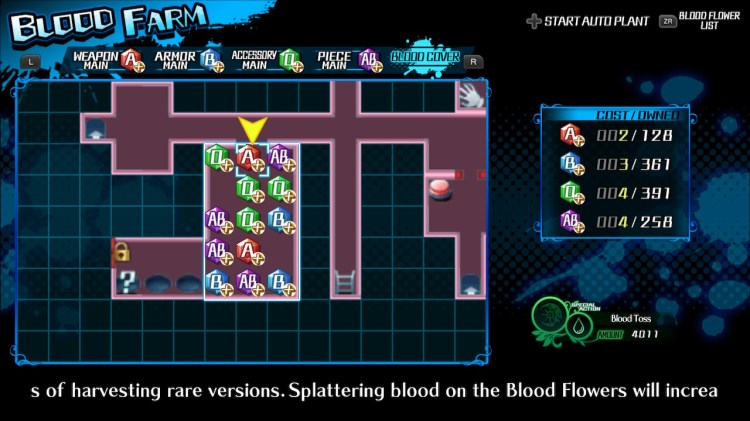Show the Piece Main tab
The height and width of the screenshot is (421, 750).
pyautogui.click(x=347, y=59)
